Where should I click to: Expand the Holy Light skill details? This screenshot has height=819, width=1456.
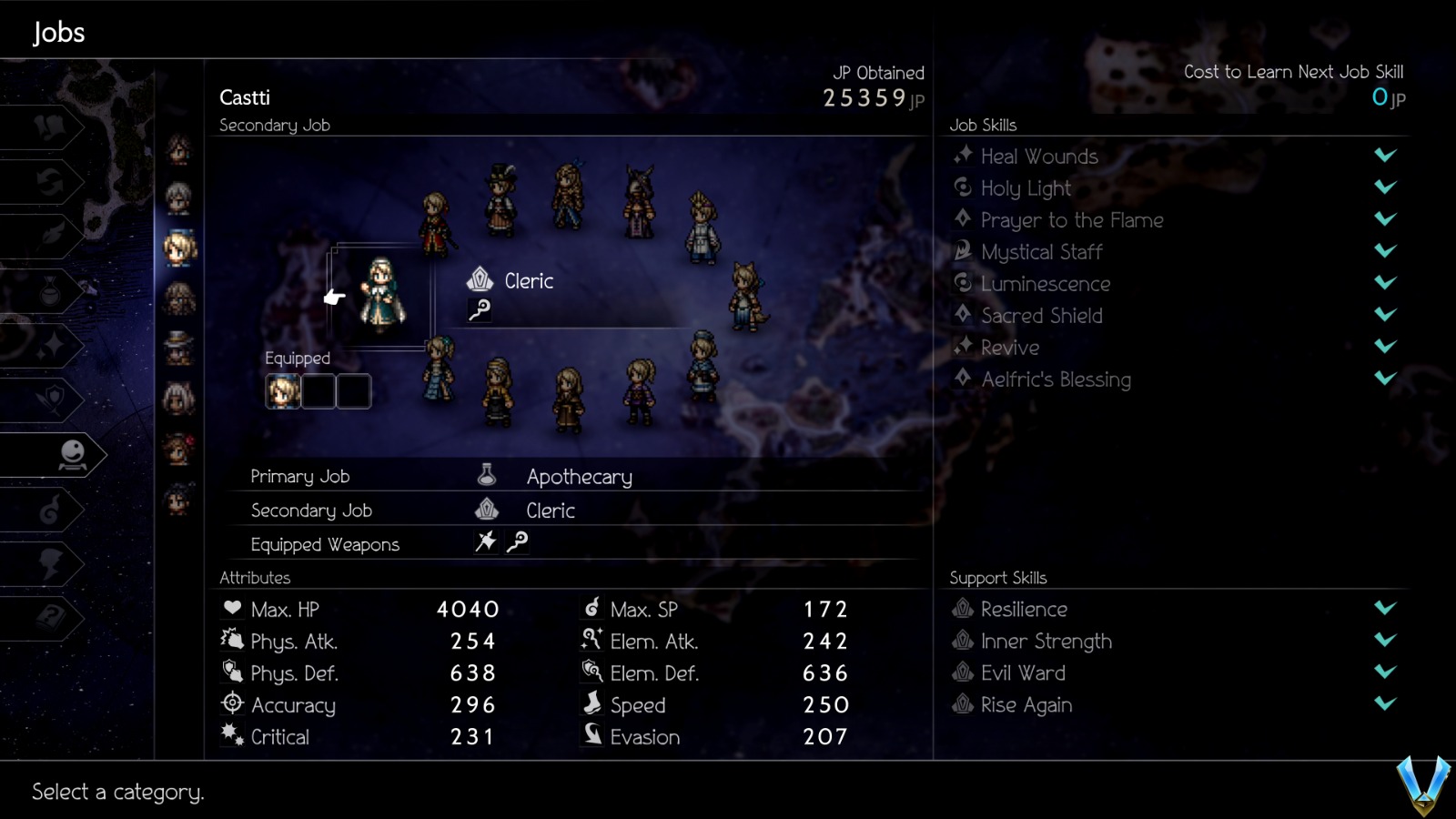point(1384,187)
